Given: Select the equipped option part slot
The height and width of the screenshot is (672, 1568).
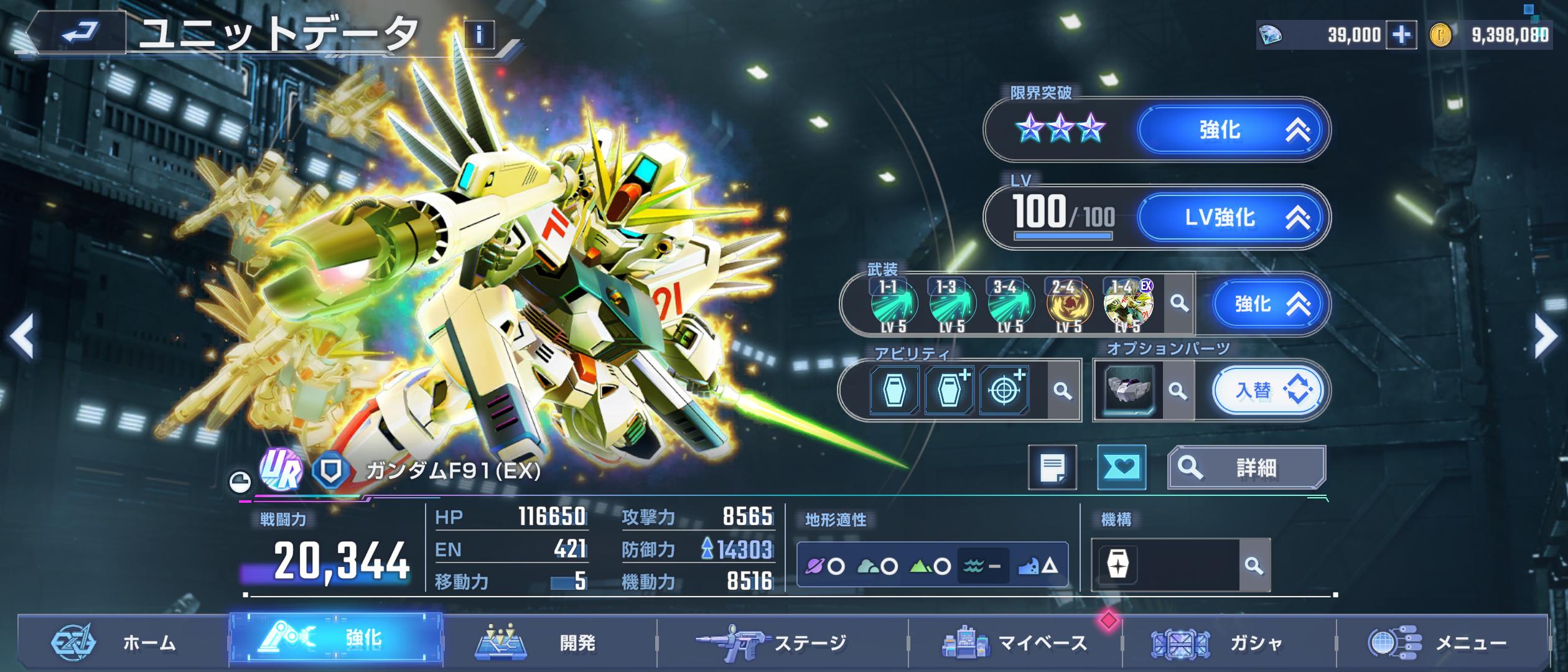Looking at the screenshot, I should 1129,391.
